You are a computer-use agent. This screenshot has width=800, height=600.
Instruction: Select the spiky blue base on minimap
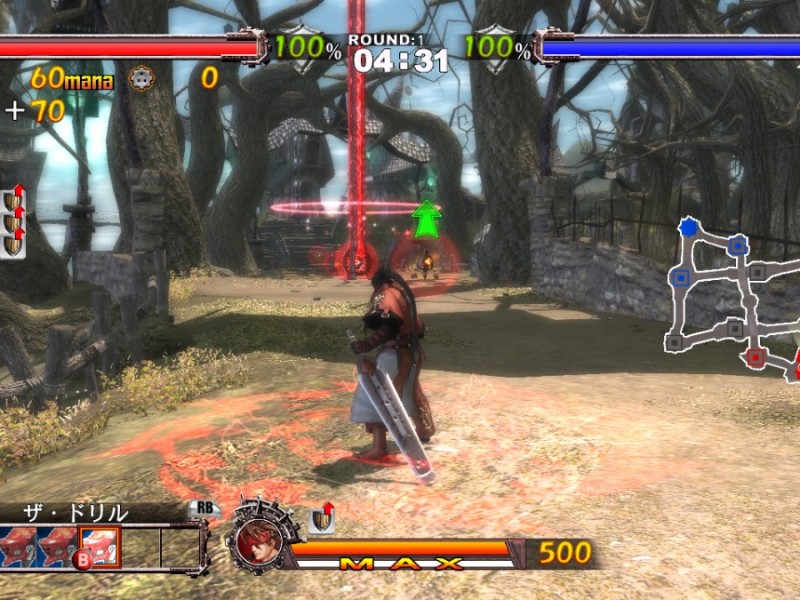[687, 228]
